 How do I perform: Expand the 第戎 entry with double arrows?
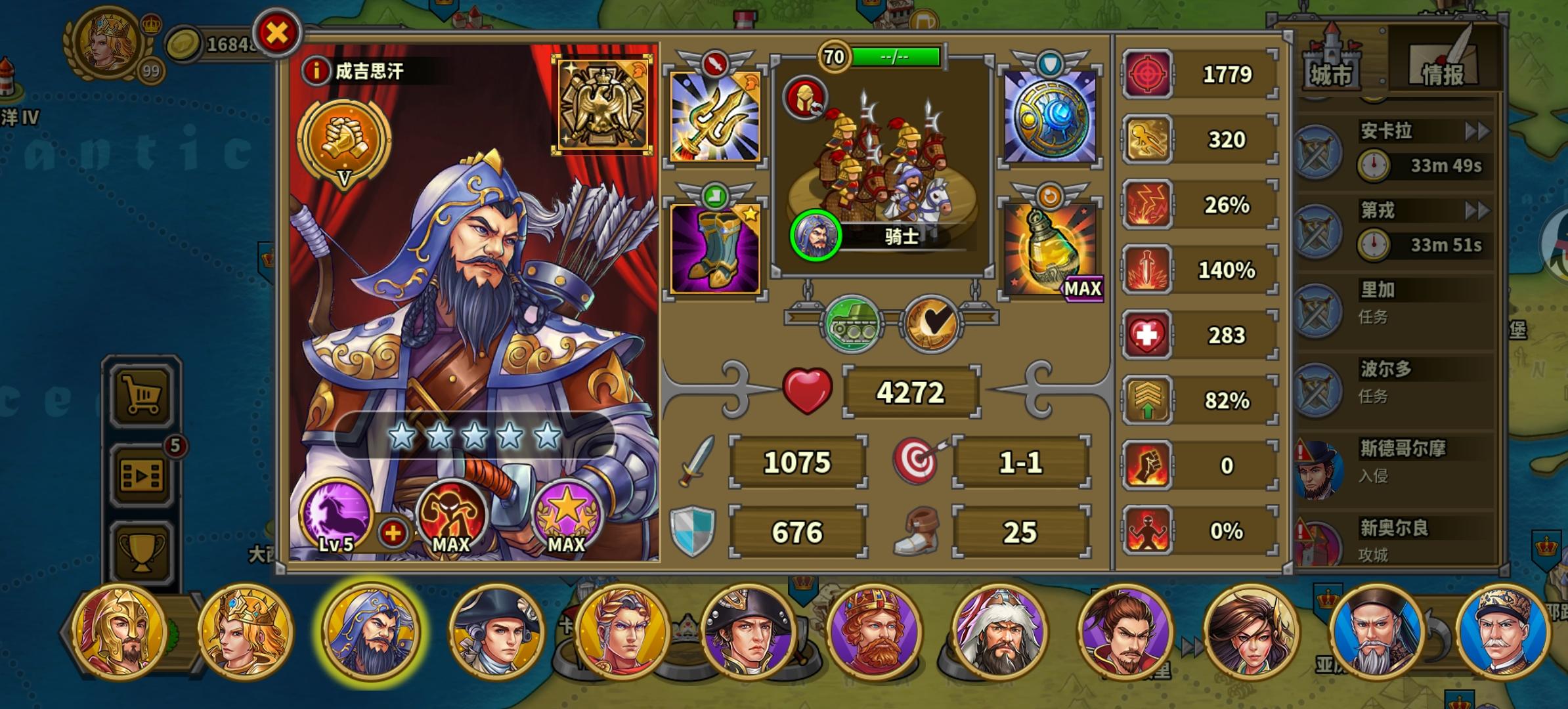(x=1478, y=211)
